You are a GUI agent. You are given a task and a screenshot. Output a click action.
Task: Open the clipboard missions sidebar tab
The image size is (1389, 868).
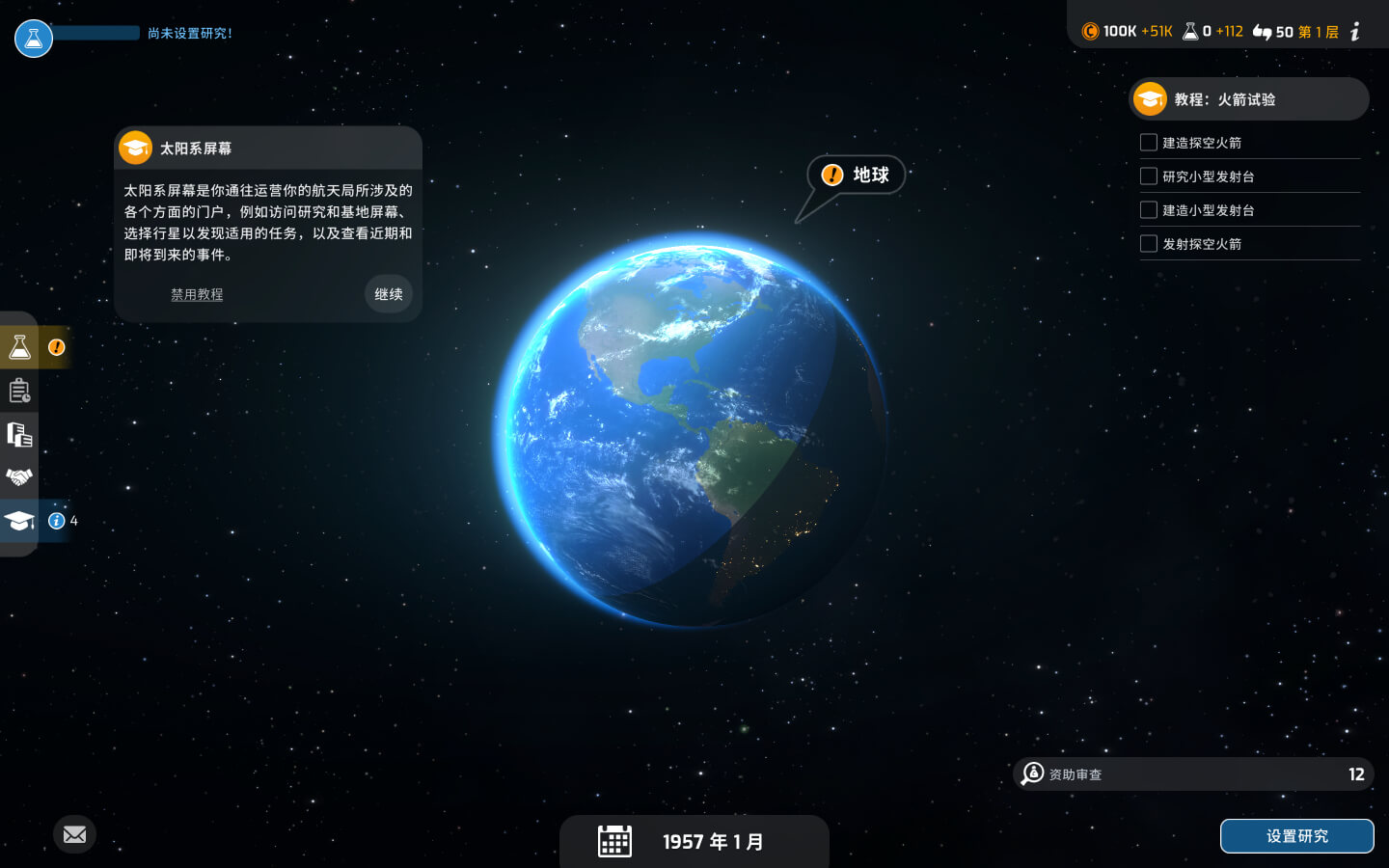(x=19, y=391)
